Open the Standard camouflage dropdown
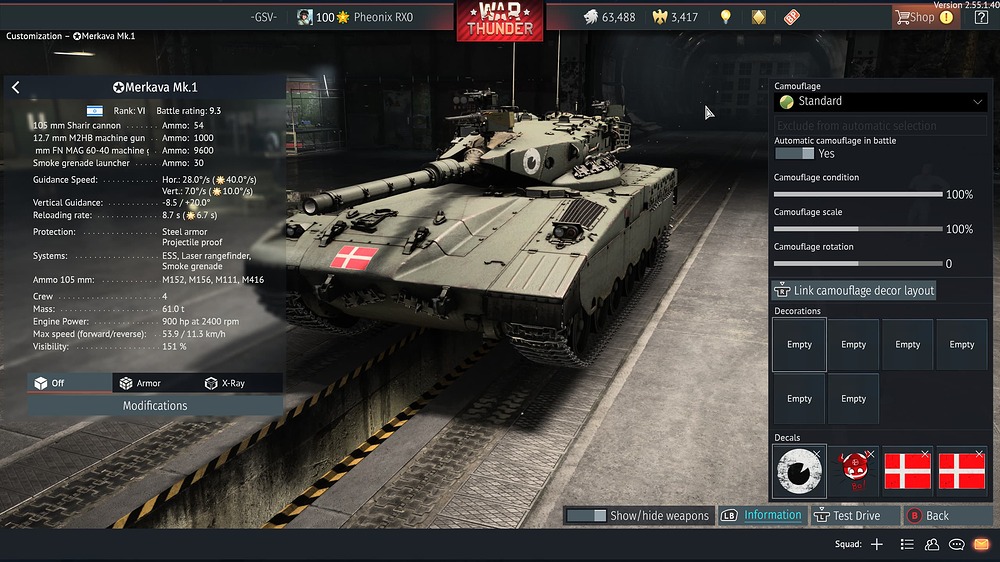The height and width of the screenshot is (562, 1000). coord(881,101)
